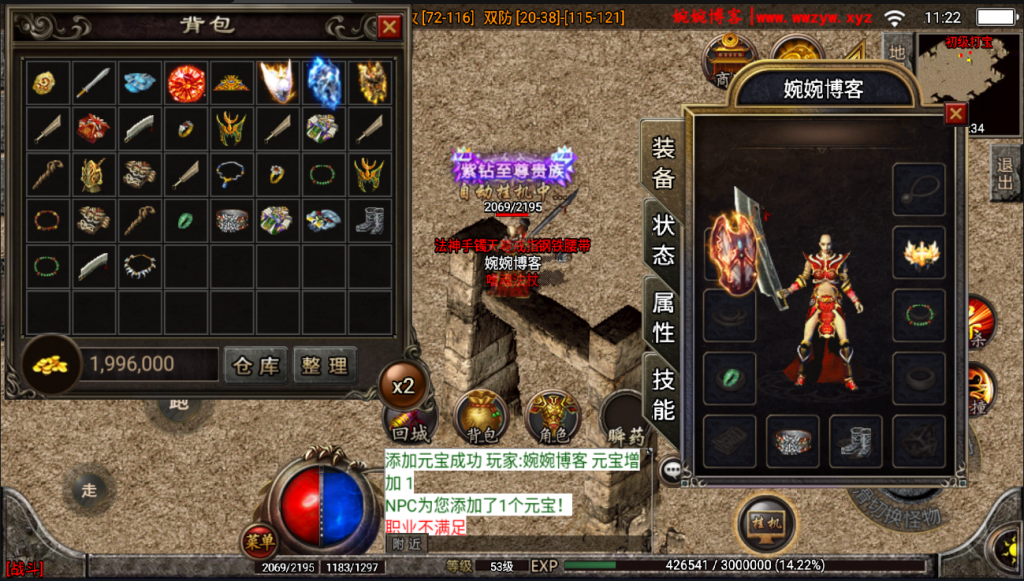Open the 属性 attributes tab
The width and height of the screenshot is (1024, 581).
[664, 317]
